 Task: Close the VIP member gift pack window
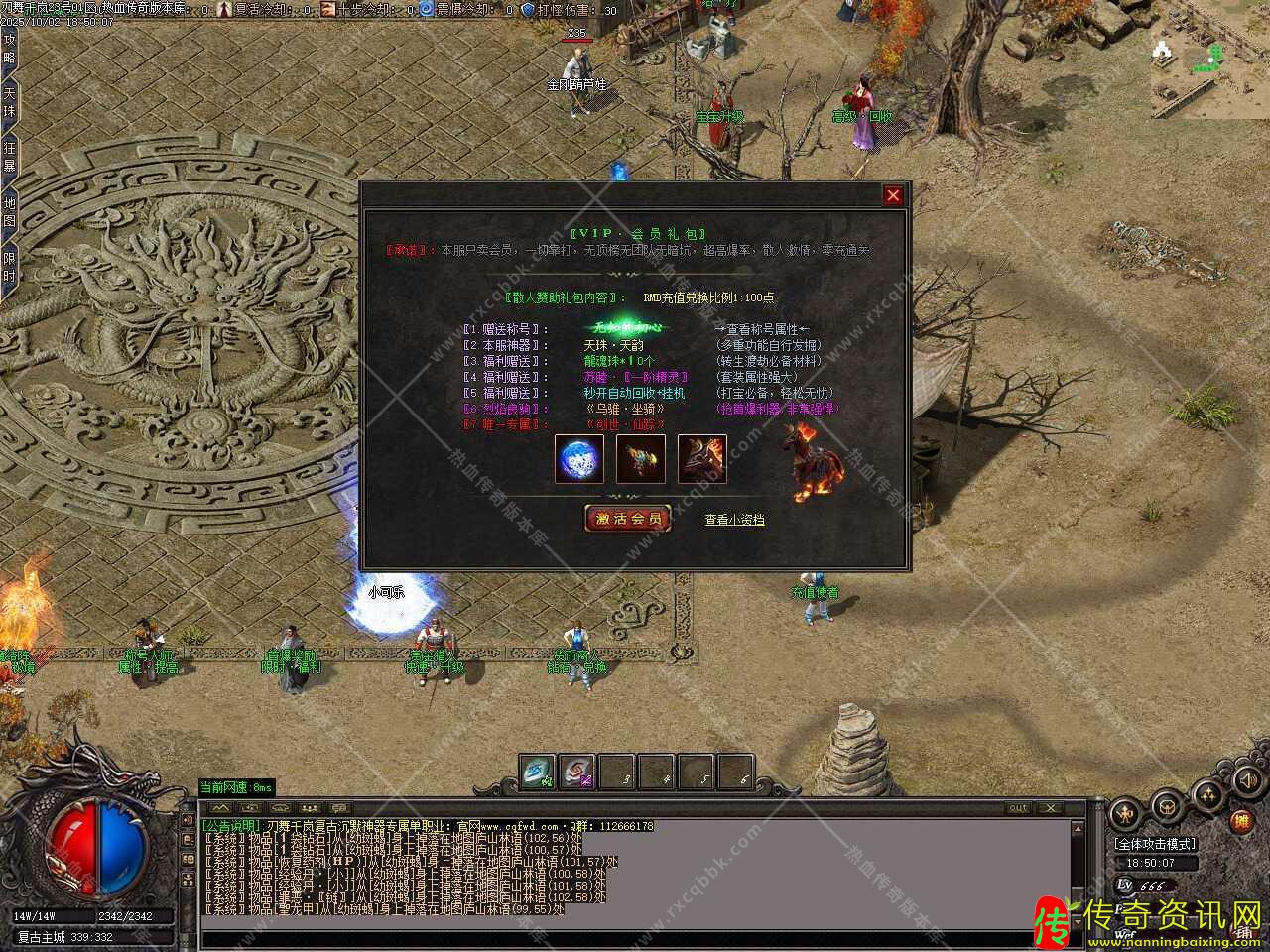coord(893,195)
